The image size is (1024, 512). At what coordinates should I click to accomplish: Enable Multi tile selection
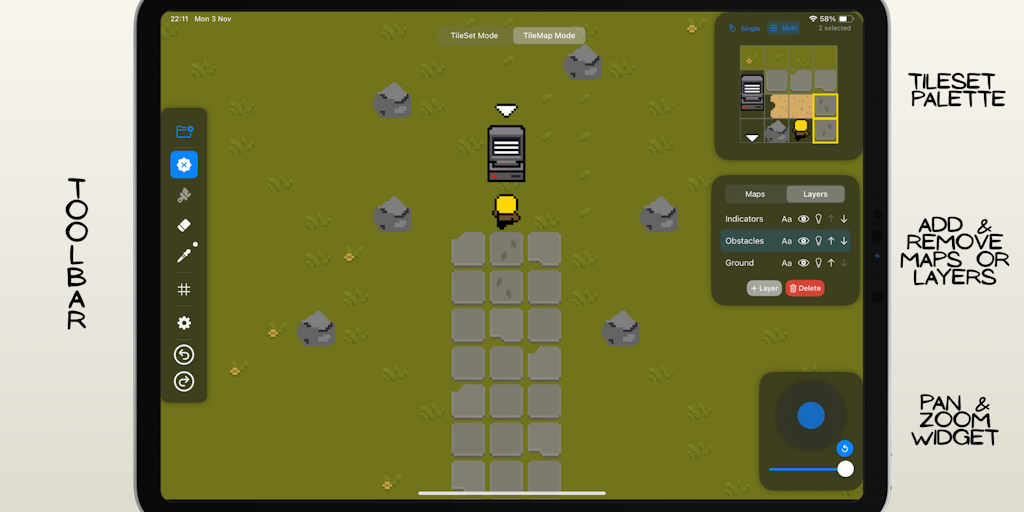(x=784, y=28)
